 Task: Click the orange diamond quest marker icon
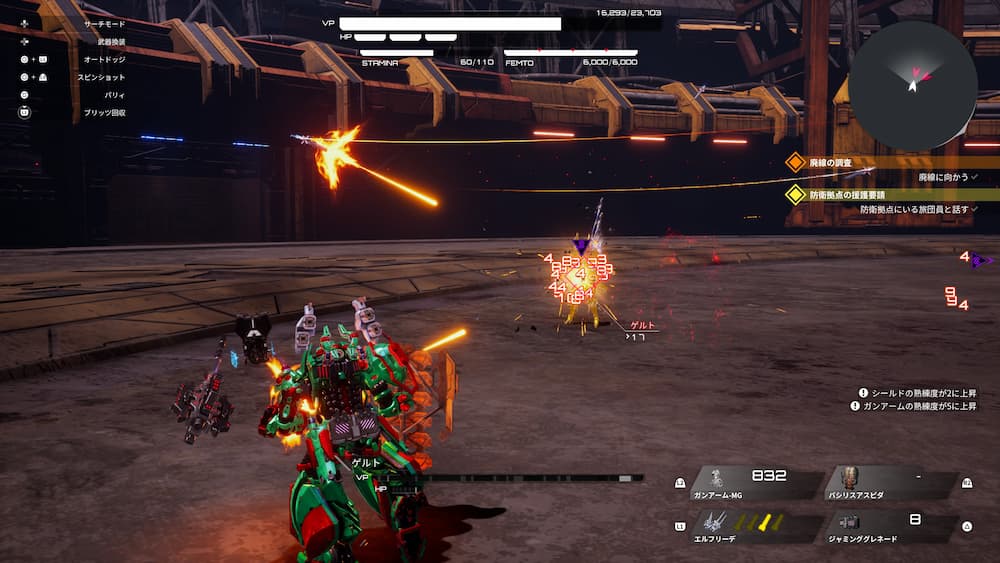795,162
